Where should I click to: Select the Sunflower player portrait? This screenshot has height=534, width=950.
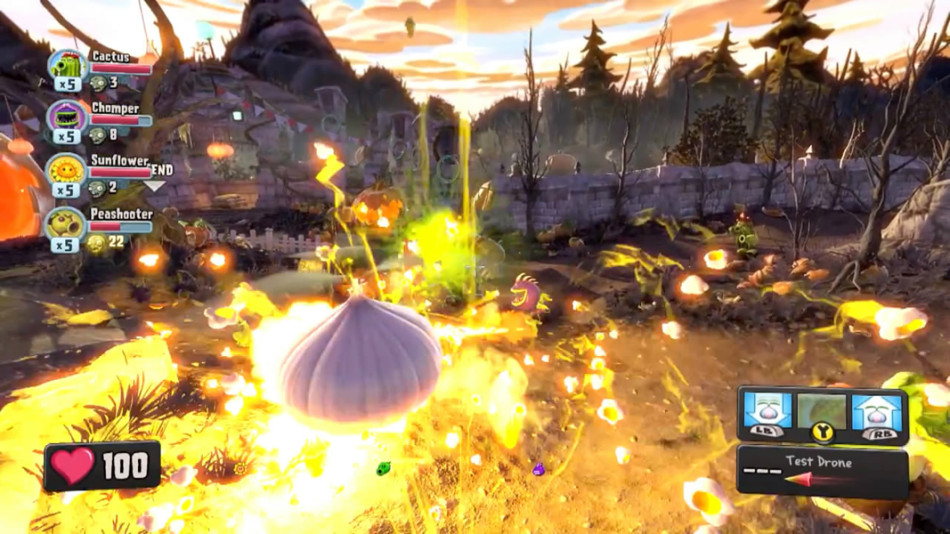[x=67, y=170]
